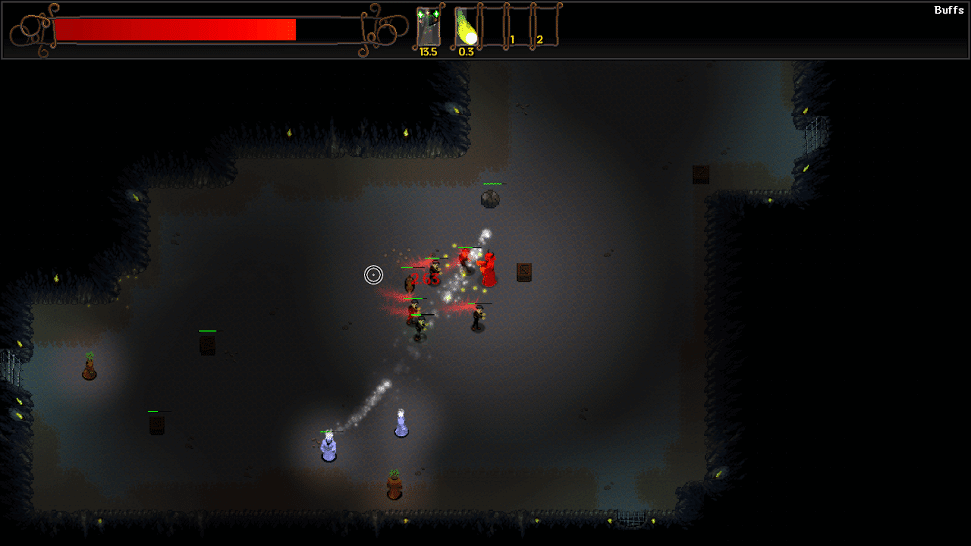
Task: Activate the green sparkle heal ability
Action: [x=428, y=26]
